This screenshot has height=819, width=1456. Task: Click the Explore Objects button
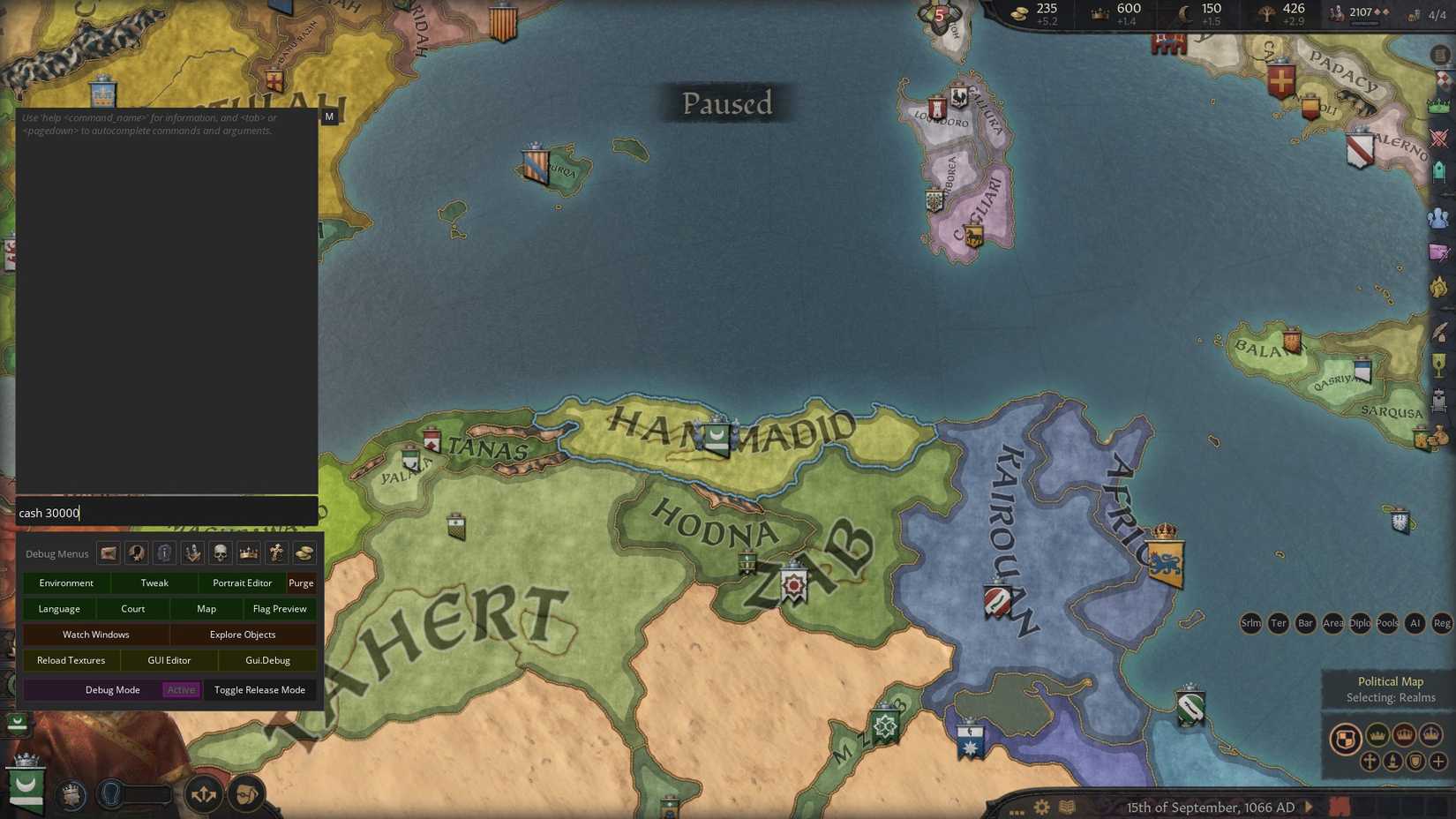tap(243, 634)
